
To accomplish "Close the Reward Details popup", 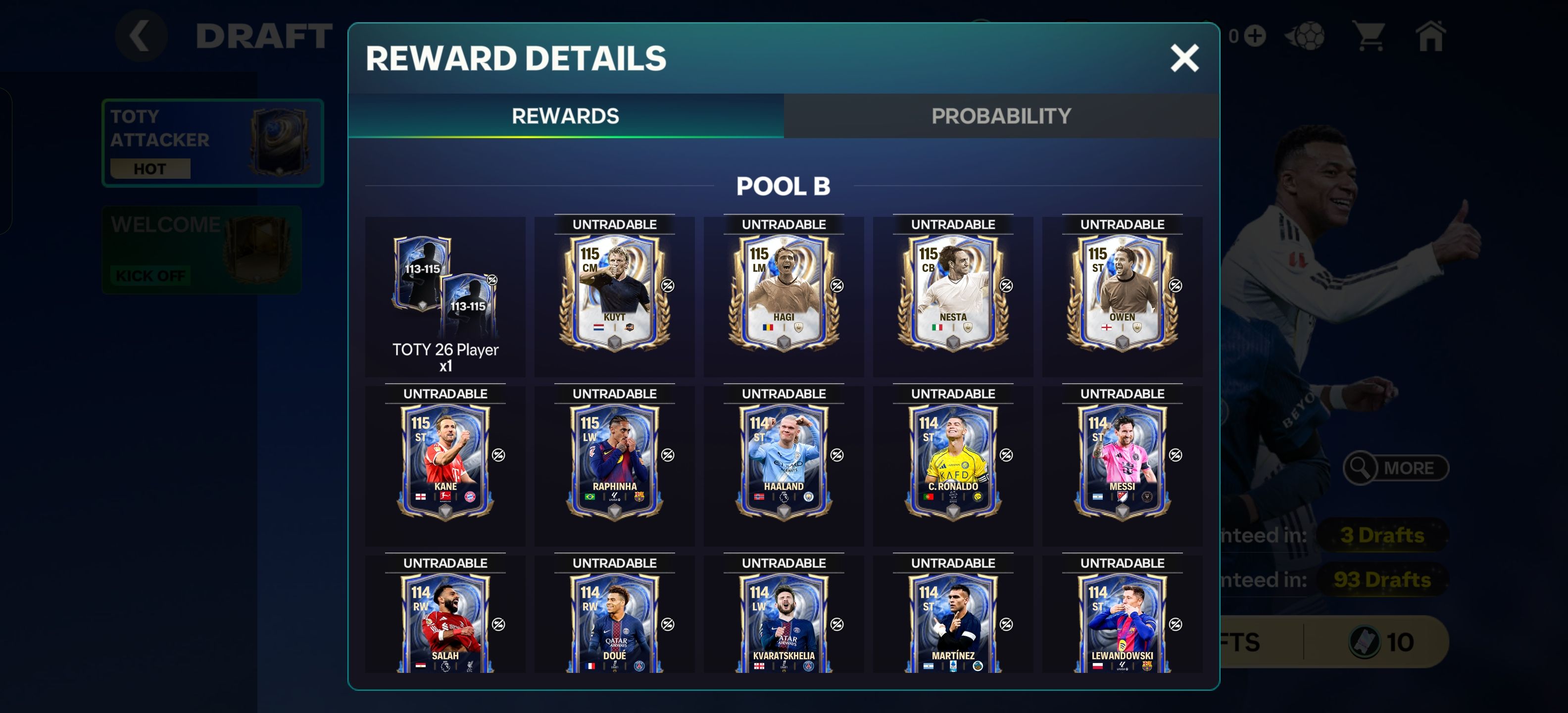I will click(1184, 58).
